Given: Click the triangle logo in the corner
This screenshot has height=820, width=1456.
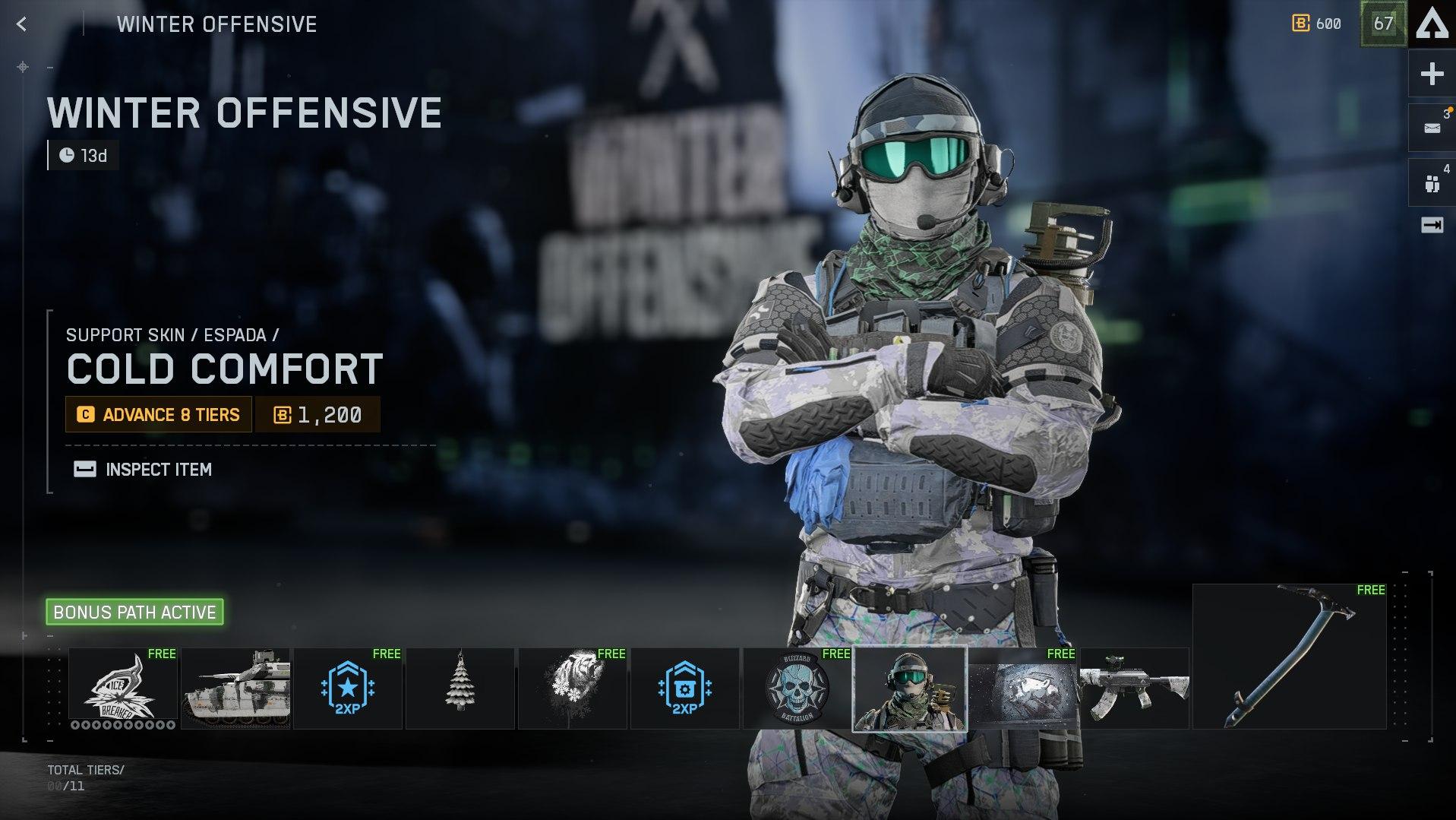Looking at the screenshot, I should (1432, 24).
